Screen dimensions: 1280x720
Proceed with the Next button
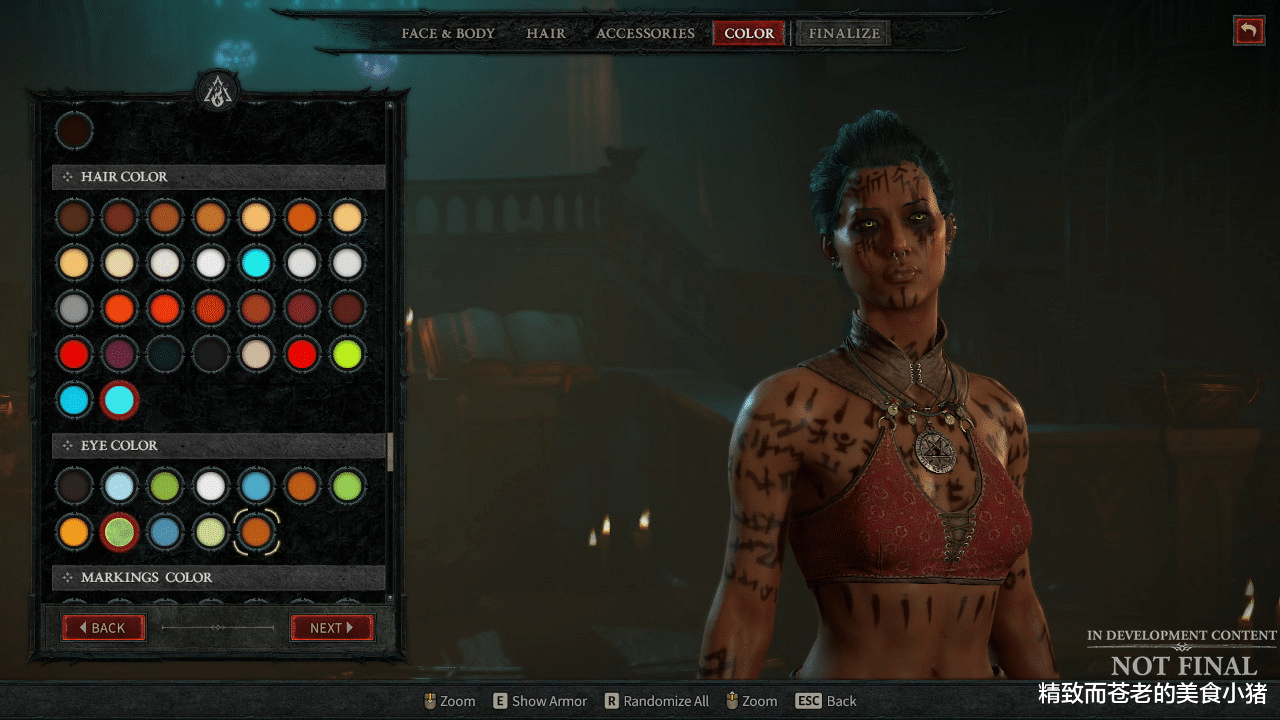tap(331, 628)
